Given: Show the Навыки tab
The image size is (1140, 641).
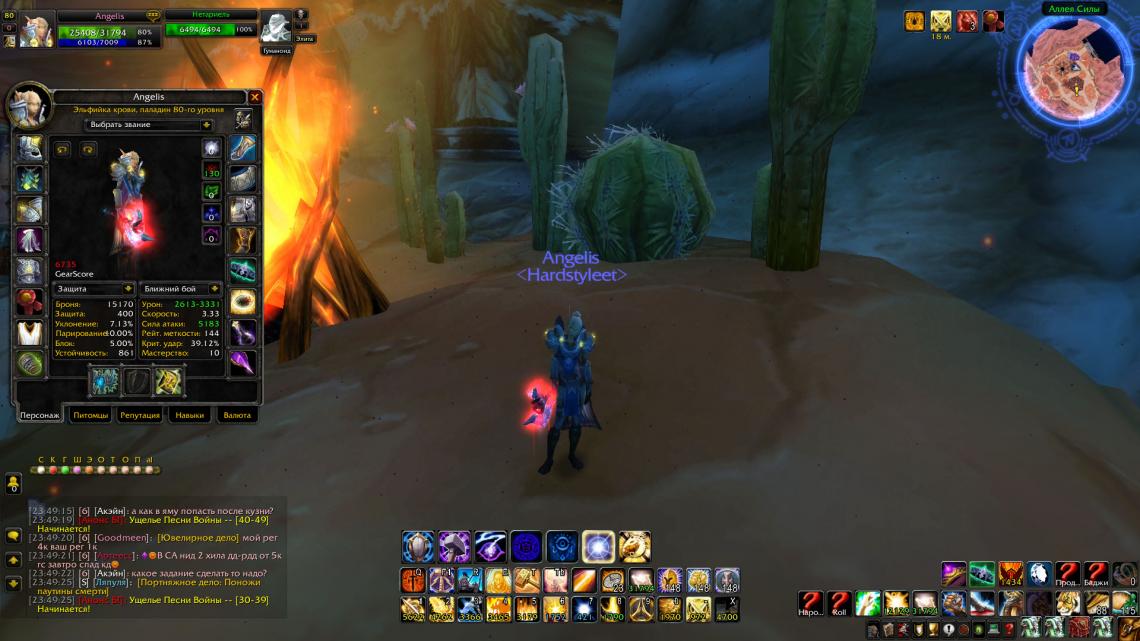Looking at the screenshot, I should (190, 415).
